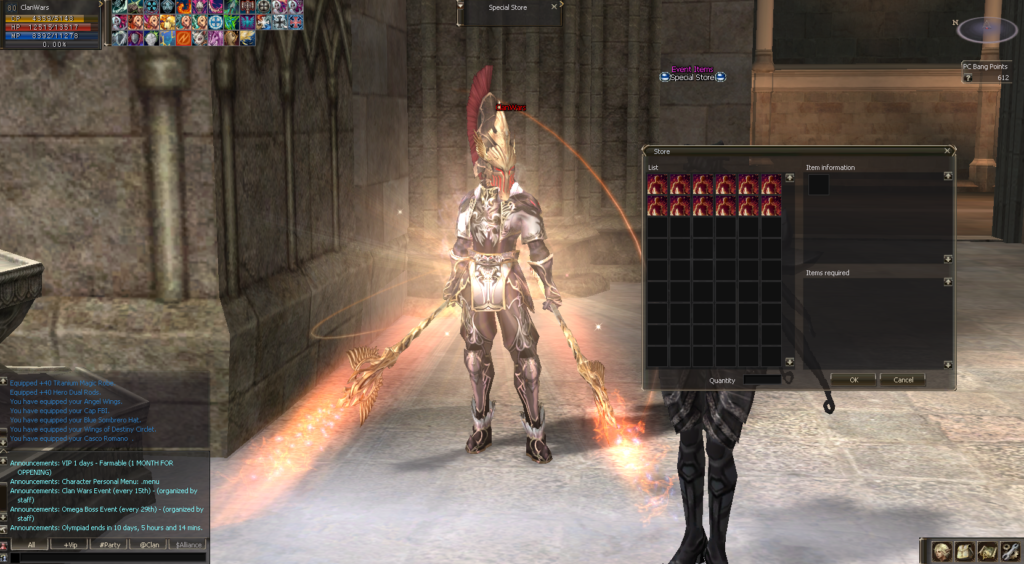
Task: Open the character face menu icon
Action: pos(942,551)
